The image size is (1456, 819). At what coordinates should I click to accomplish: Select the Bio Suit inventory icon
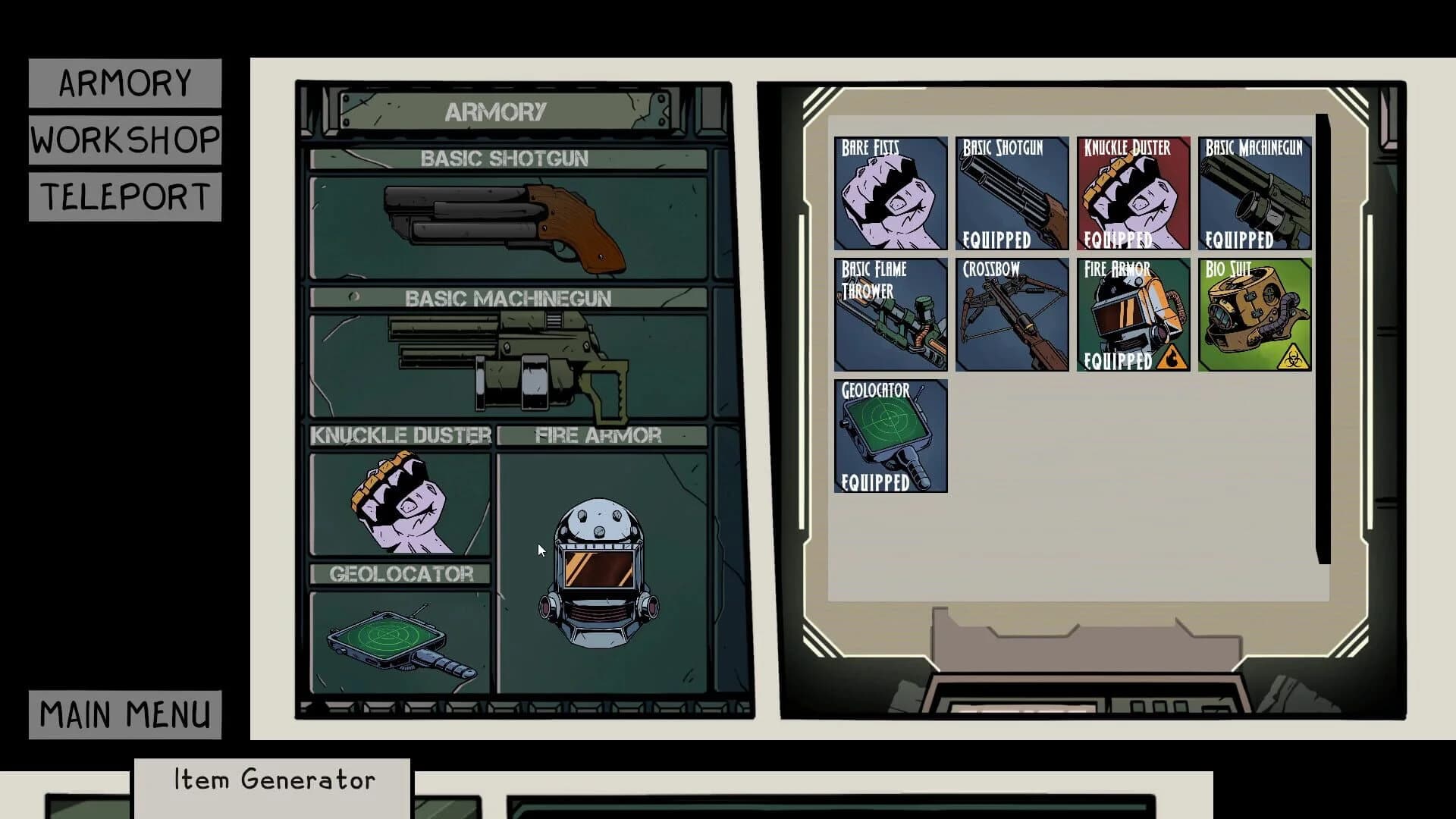pos(1255,315)
